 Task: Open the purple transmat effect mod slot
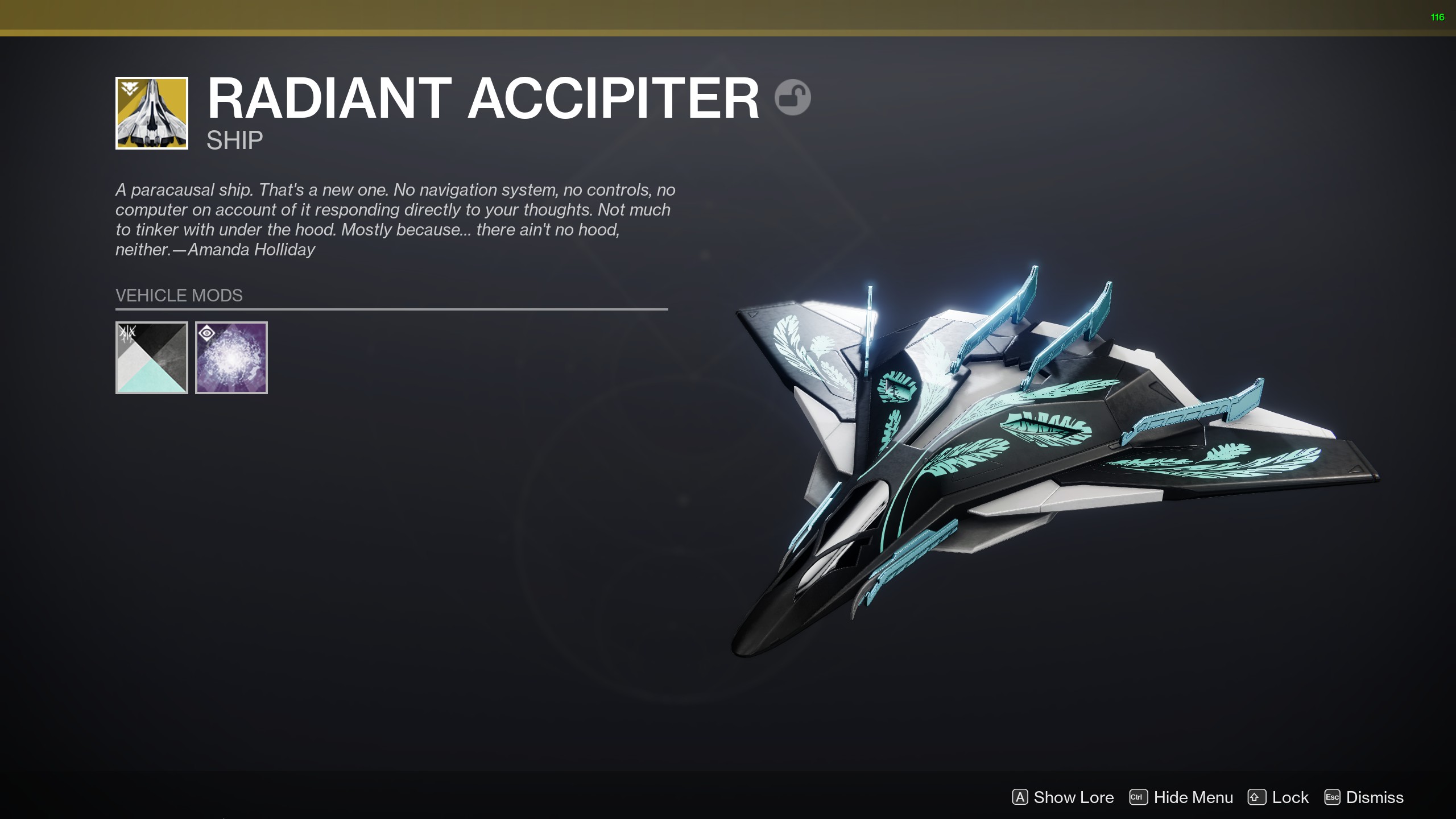(x=231, y=357)
